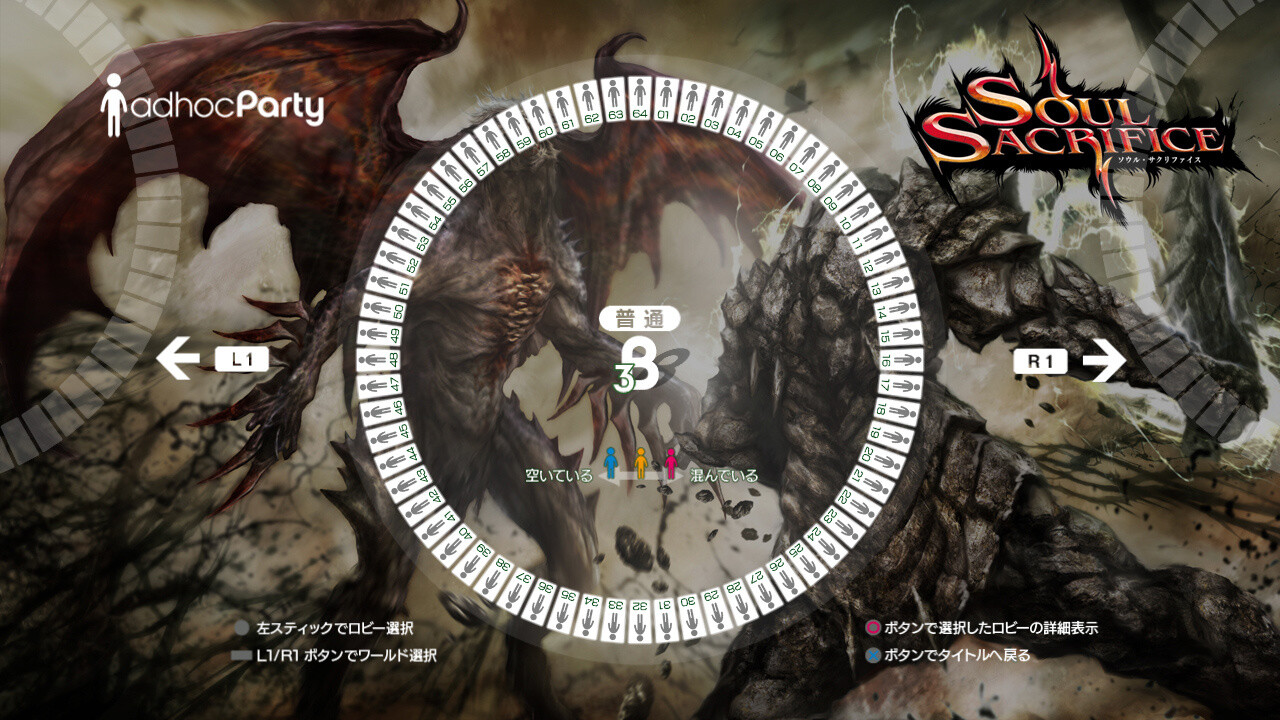Select lobby 01 person icon at top
This screenshot has height=720, width=1280.
pyautogui.click(x=665, y=95)
